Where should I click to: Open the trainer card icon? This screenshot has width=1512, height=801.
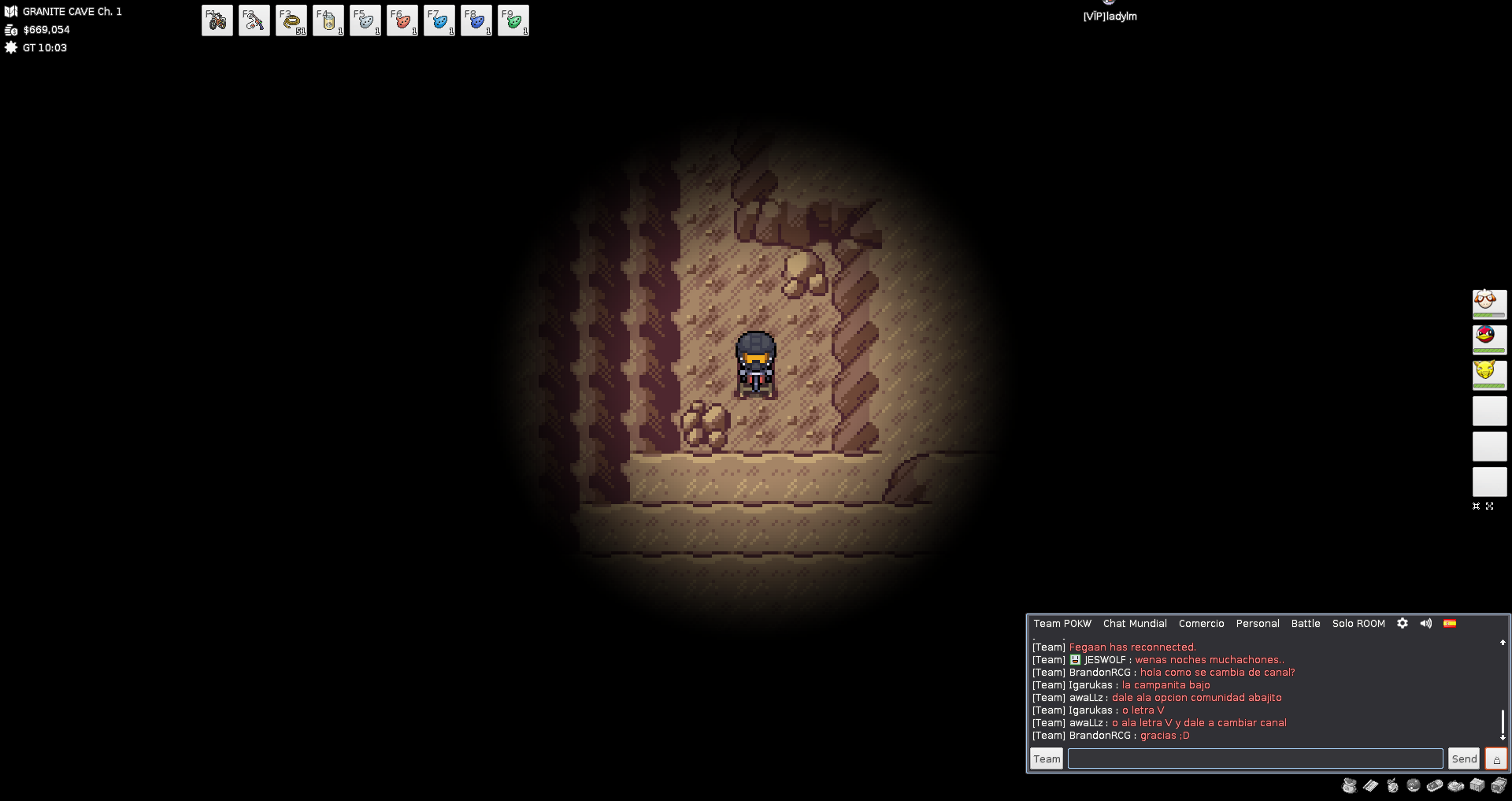click(x=1371, y=785)
